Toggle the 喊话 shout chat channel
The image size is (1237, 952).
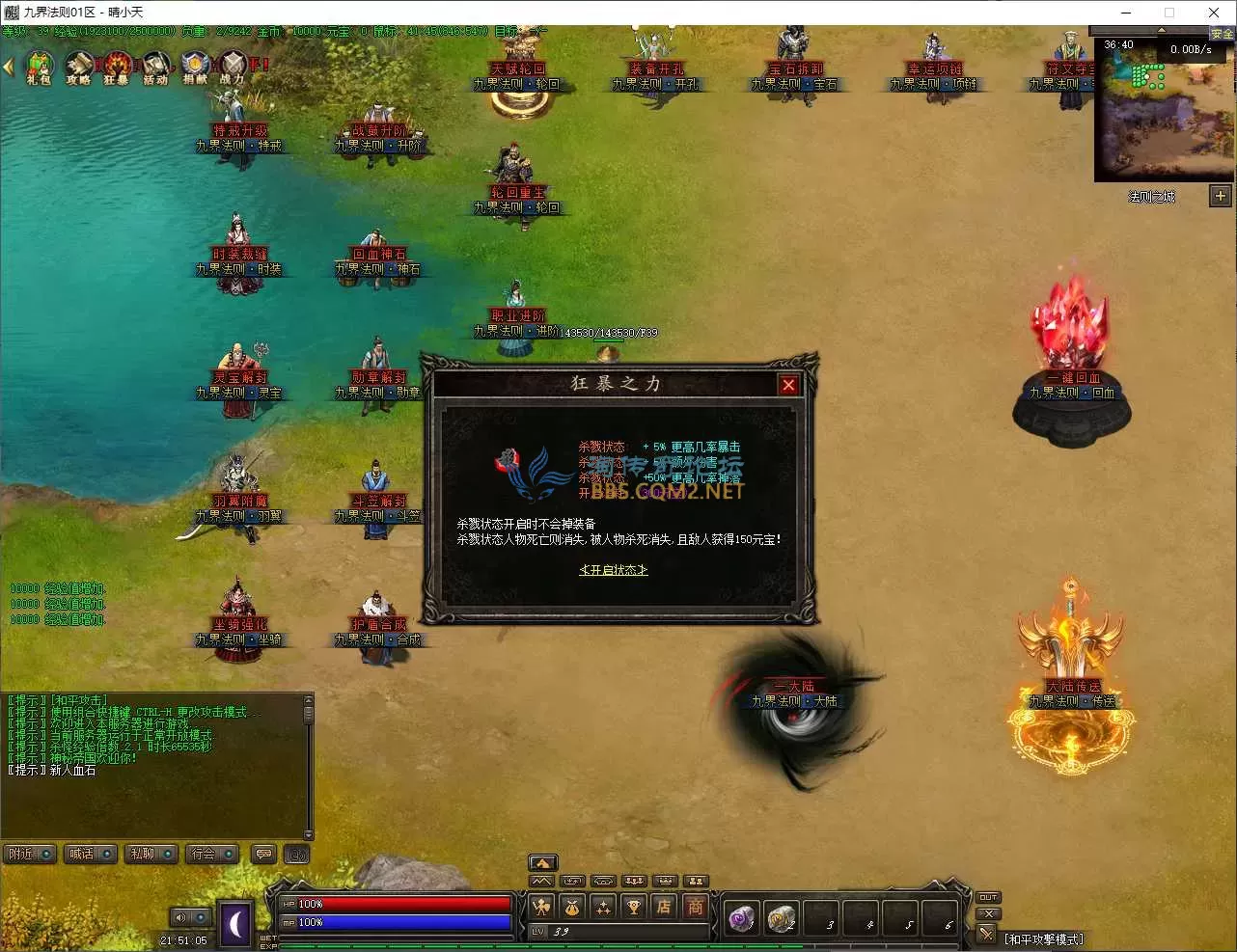click(x=89, y=854)
